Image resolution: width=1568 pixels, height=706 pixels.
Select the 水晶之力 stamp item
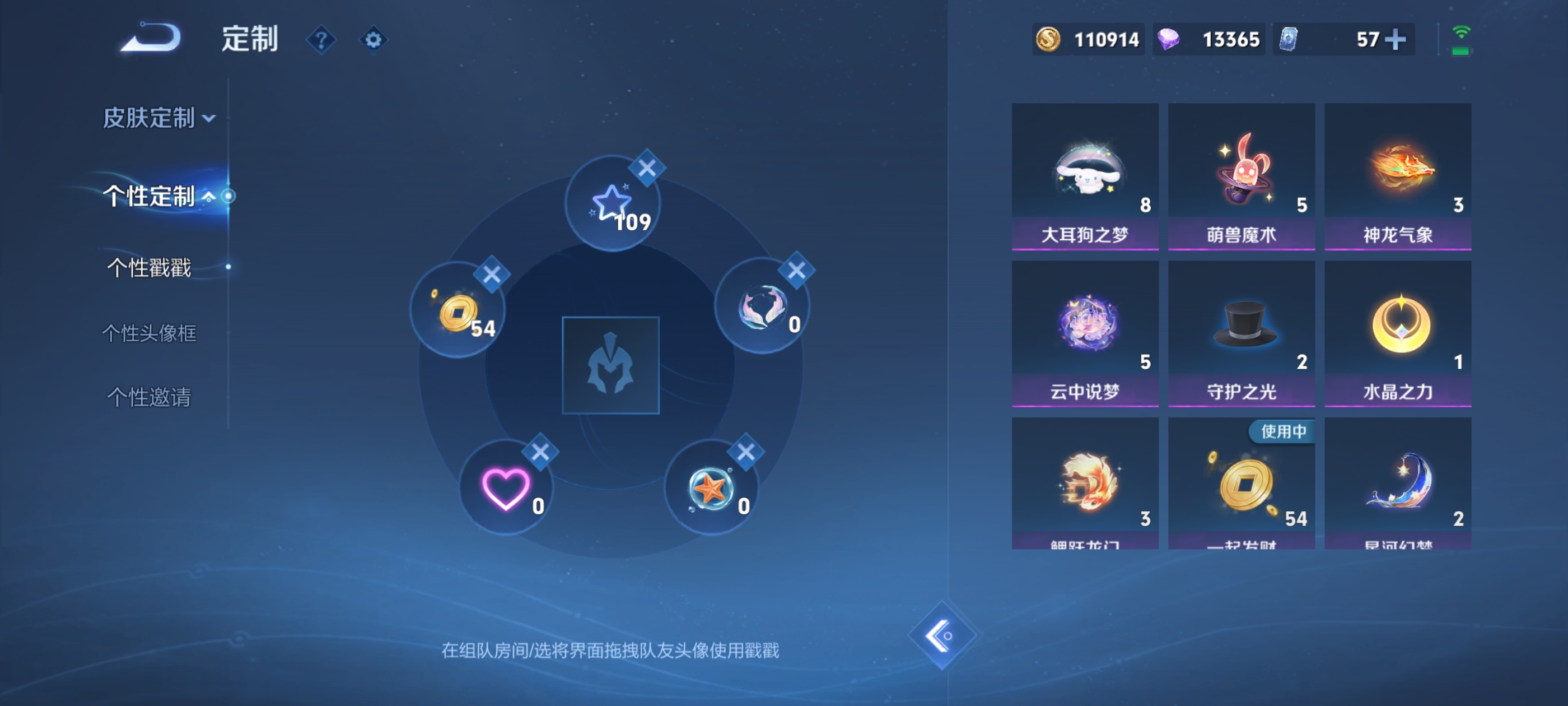click(x=1398, y=333)
